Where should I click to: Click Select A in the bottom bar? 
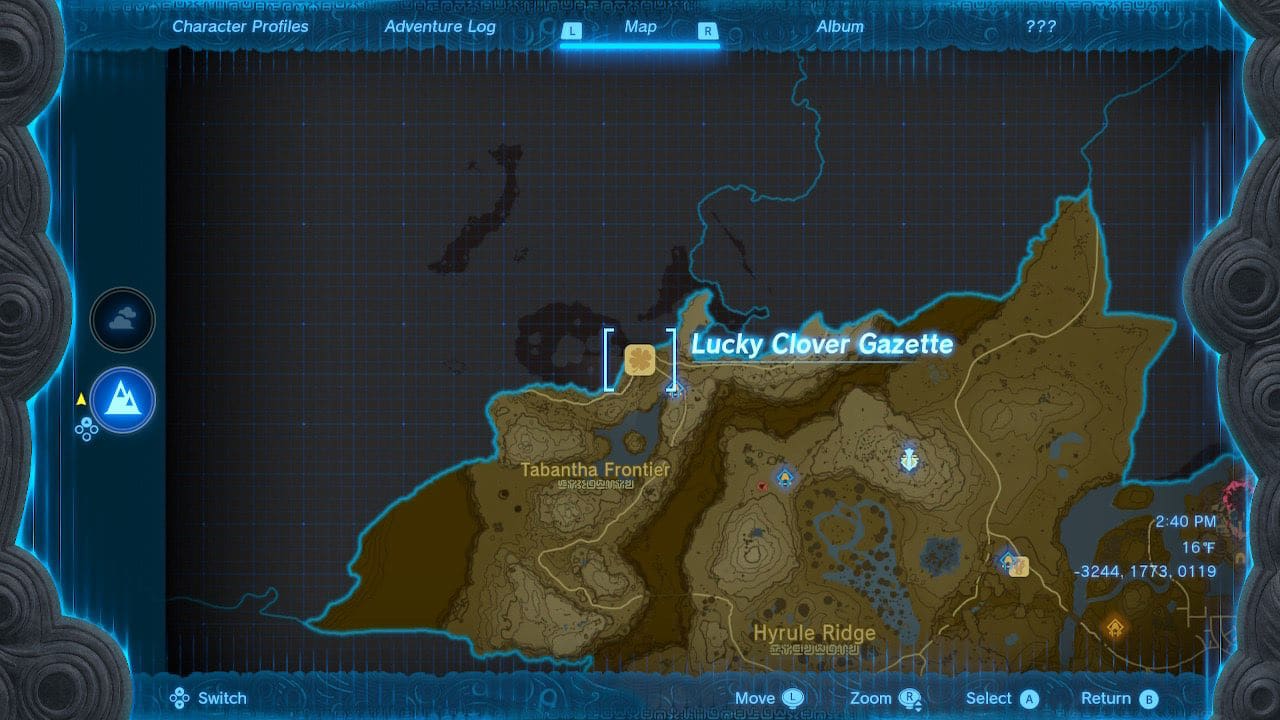pos(1001,698)
